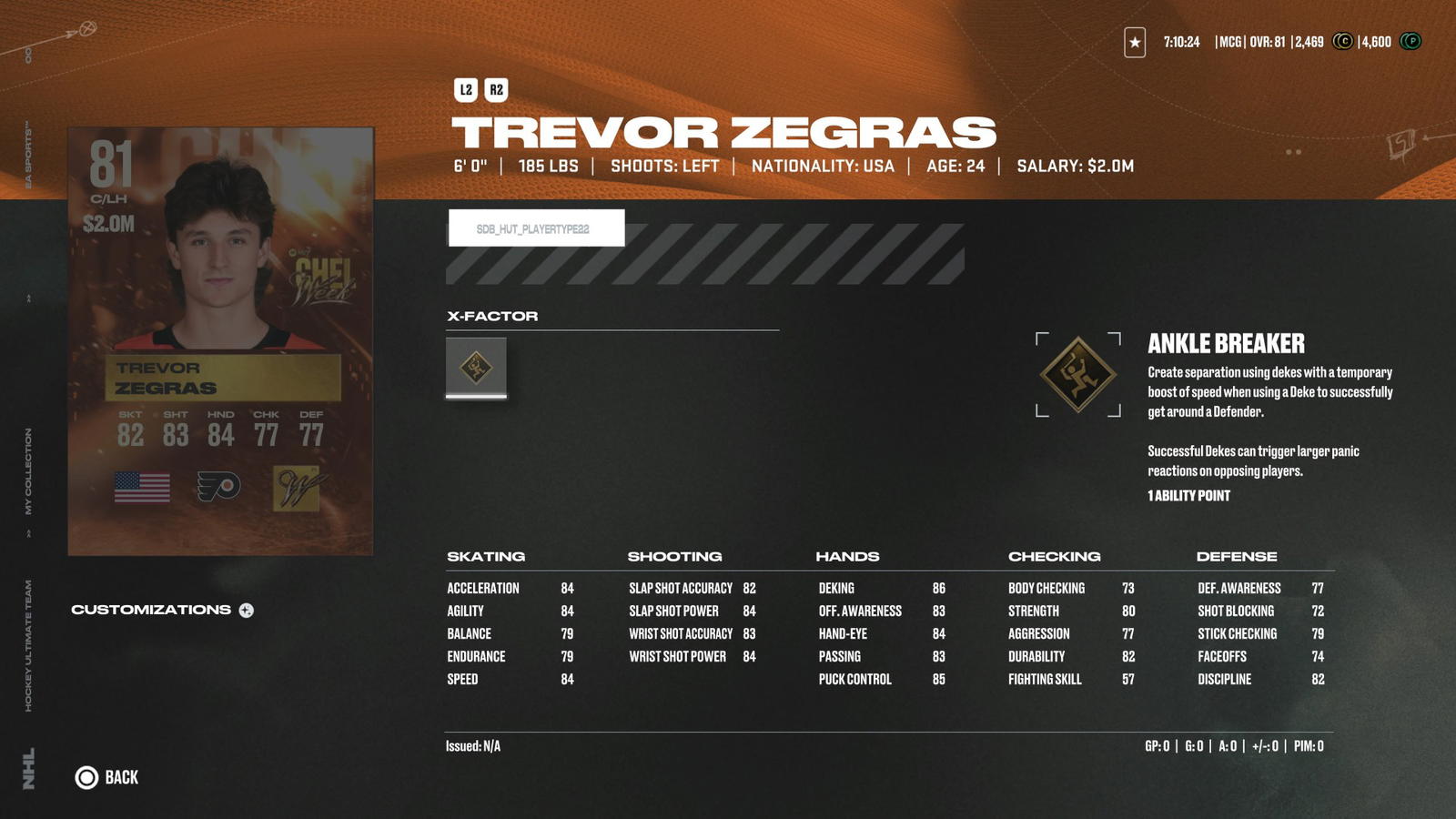This screenshot has width=1456, height=819.
Task: Open the Customizations option
Action: 162,610
